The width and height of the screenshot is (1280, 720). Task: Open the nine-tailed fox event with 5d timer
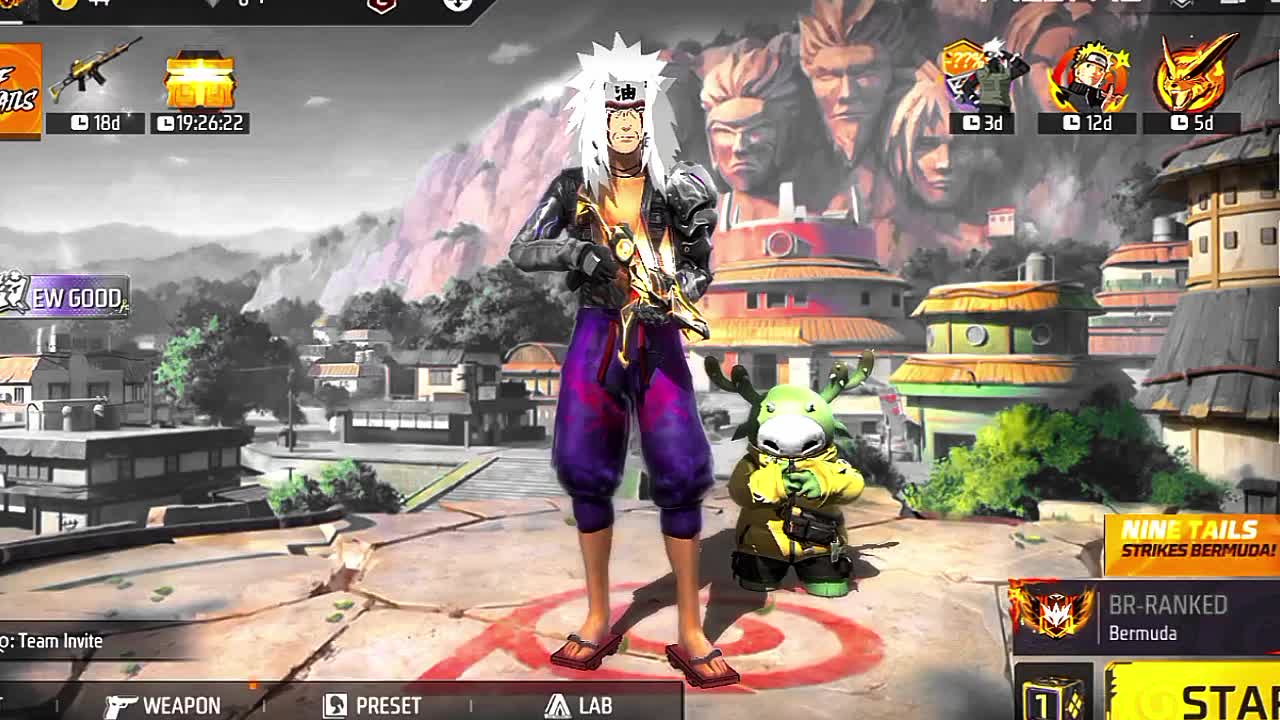pyautogui.click(x=1193, y=82)
